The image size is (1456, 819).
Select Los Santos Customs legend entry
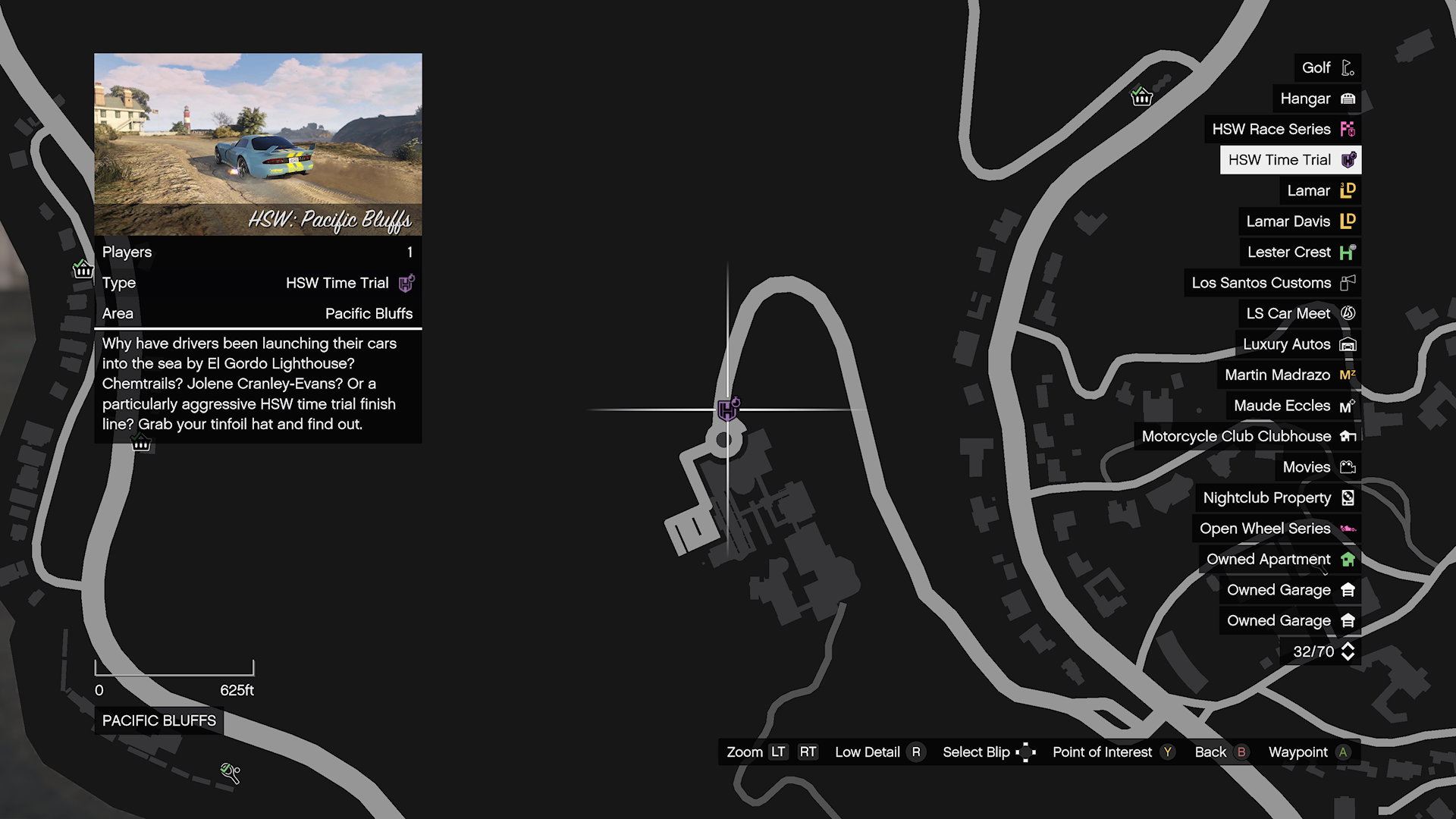click(1272, 283)
